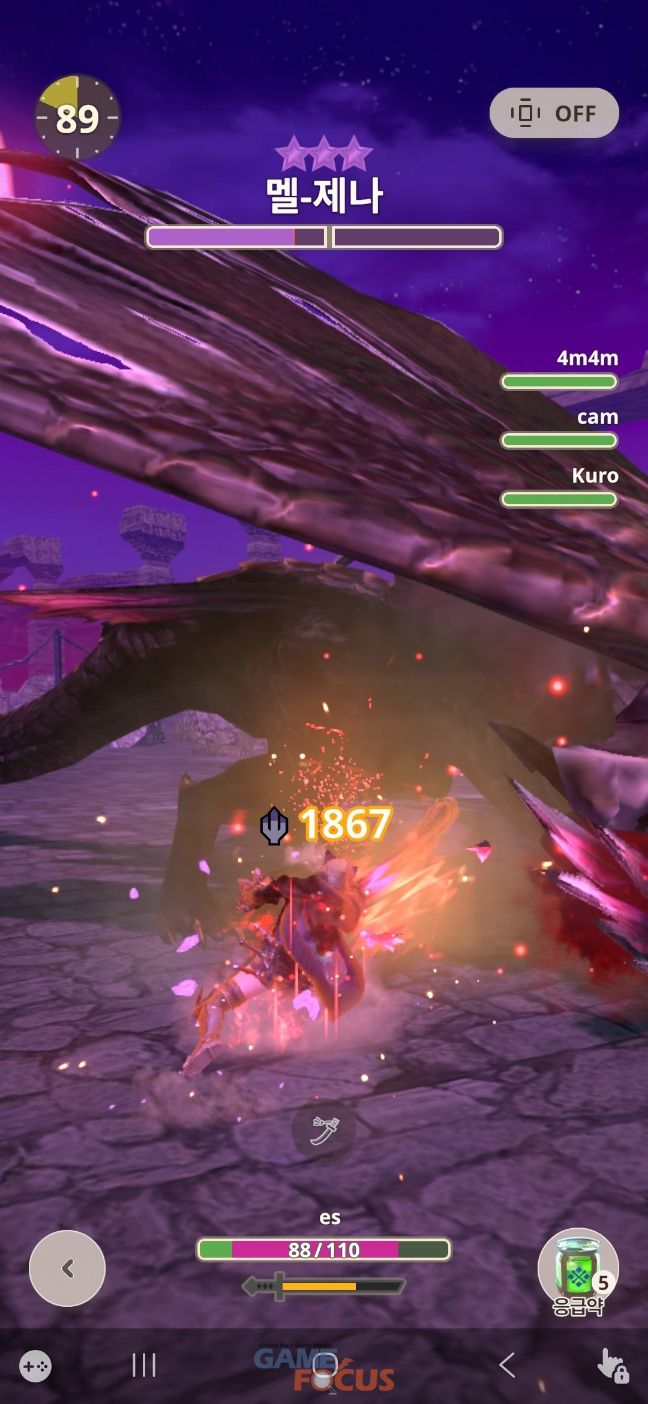
Task: Activate the curved blade weapon skill icon
Action: pos(323,1131)
